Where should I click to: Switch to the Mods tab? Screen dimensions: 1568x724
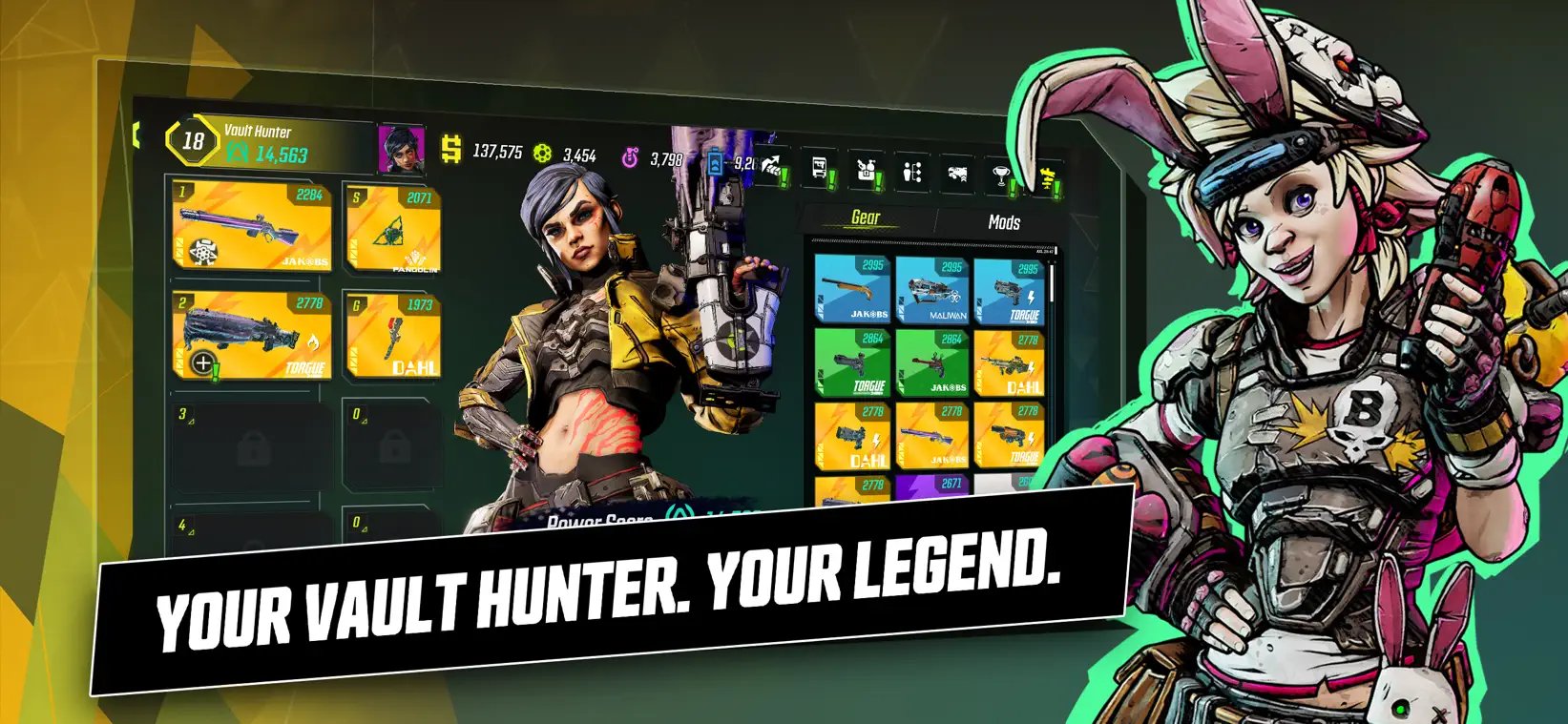[x=1002, y=222]
